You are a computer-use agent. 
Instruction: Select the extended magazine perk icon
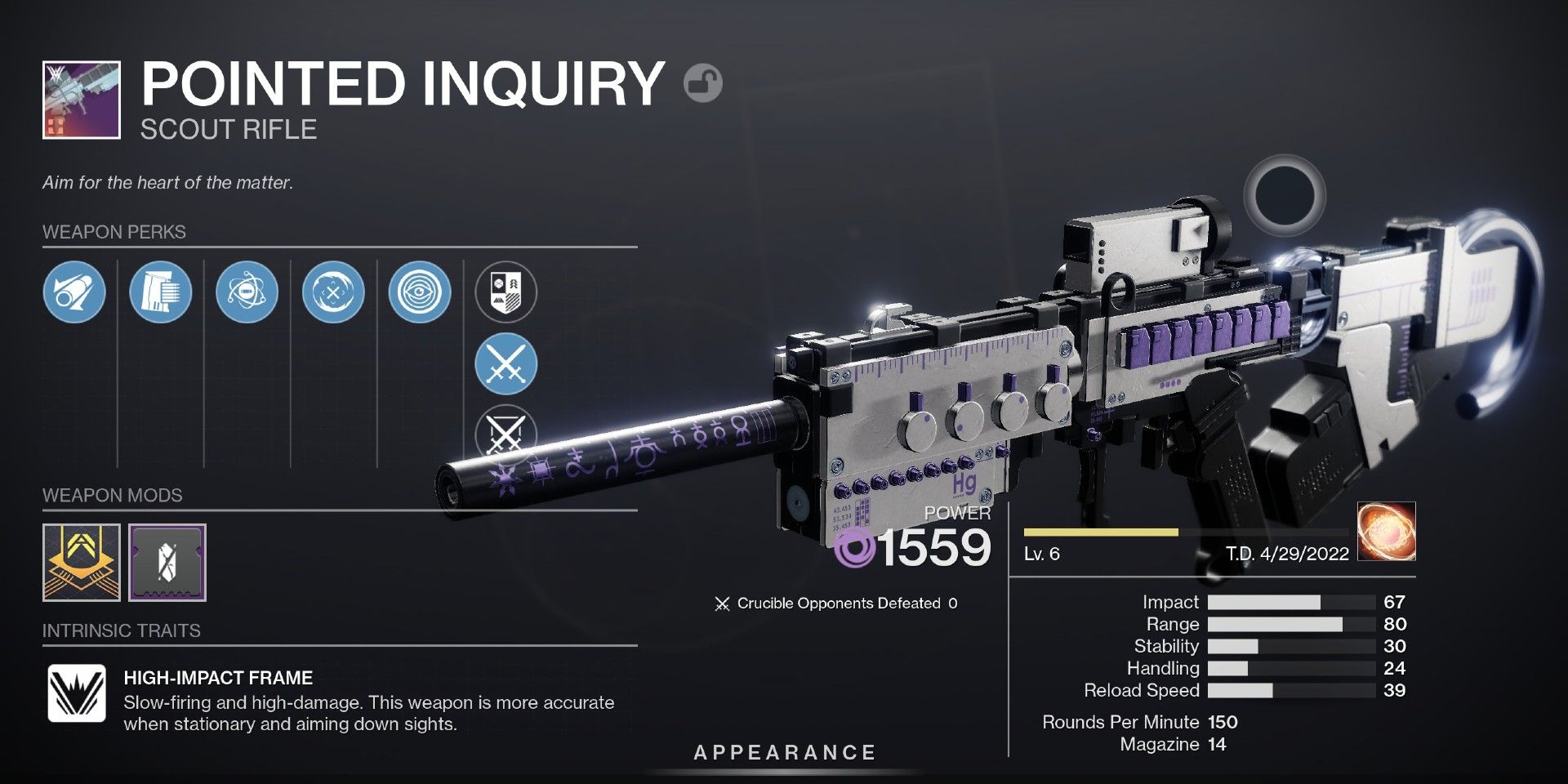(x=161, y=292)
